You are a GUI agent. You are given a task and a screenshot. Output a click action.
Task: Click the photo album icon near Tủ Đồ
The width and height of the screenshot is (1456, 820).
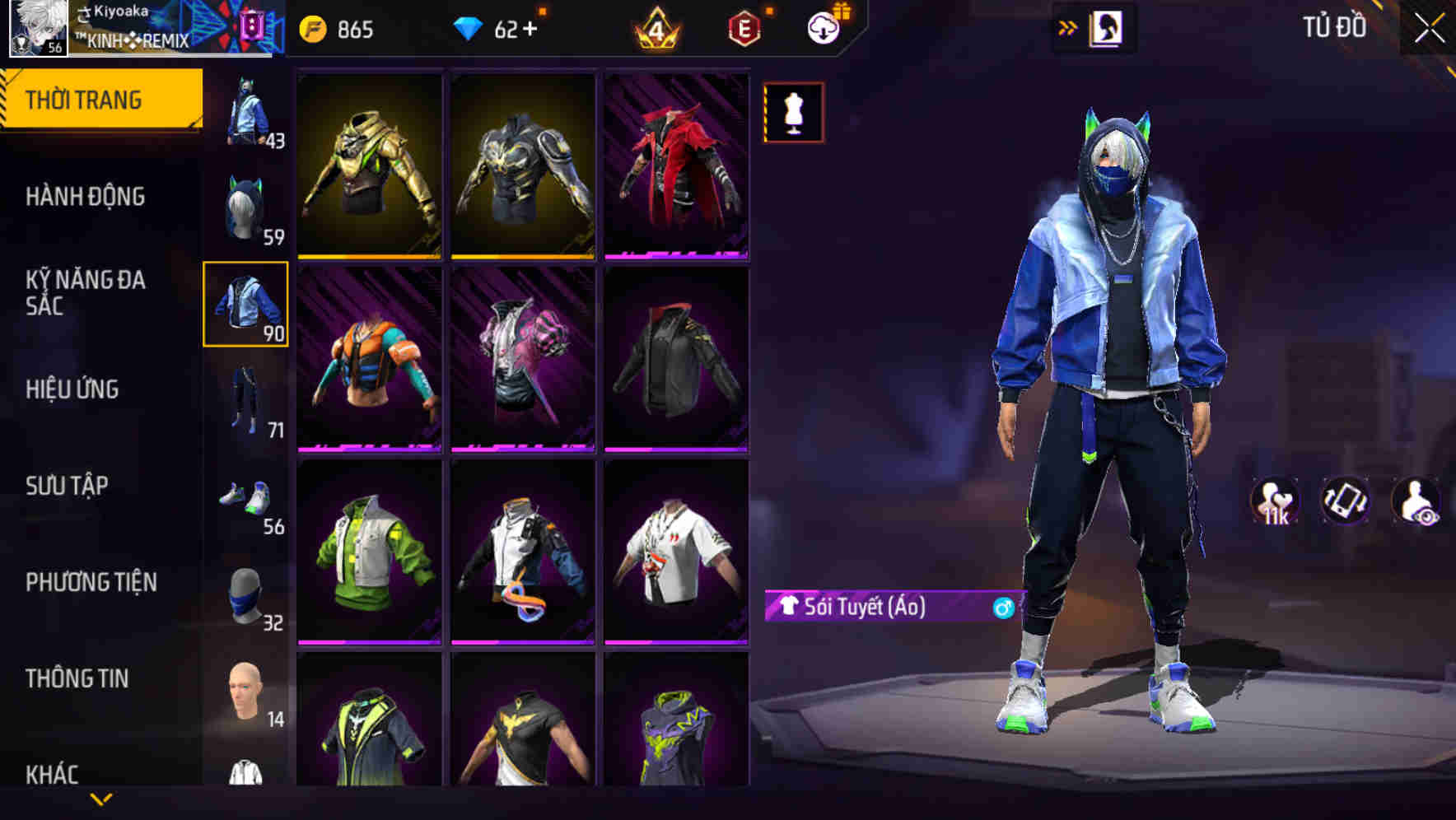pos(1106,27)
